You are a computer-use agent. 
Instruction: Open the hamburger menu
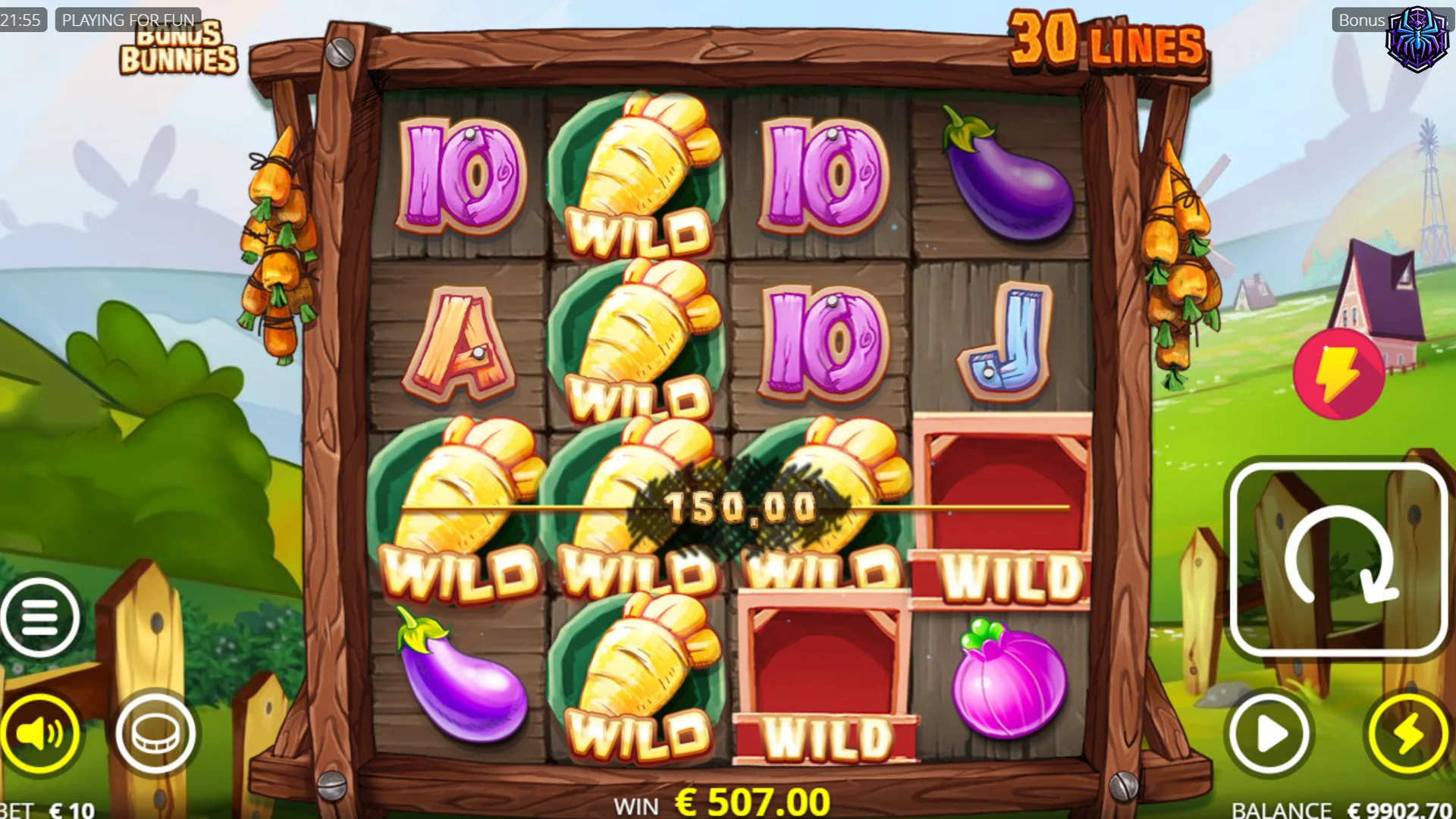39,617
